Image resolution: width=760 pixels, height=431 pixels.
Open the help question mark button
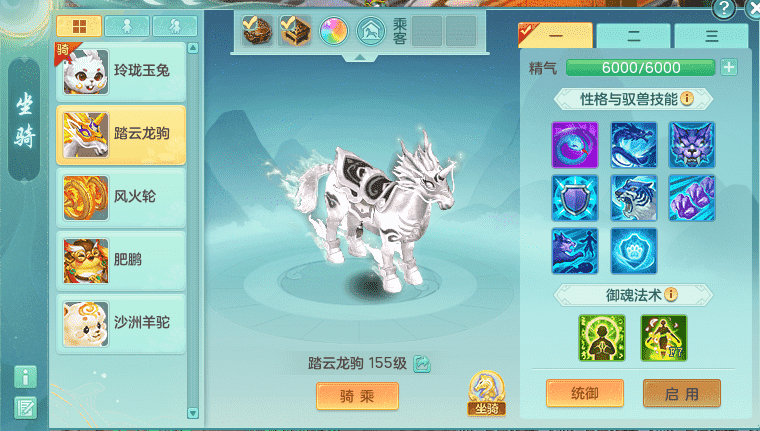click(723, 9)
